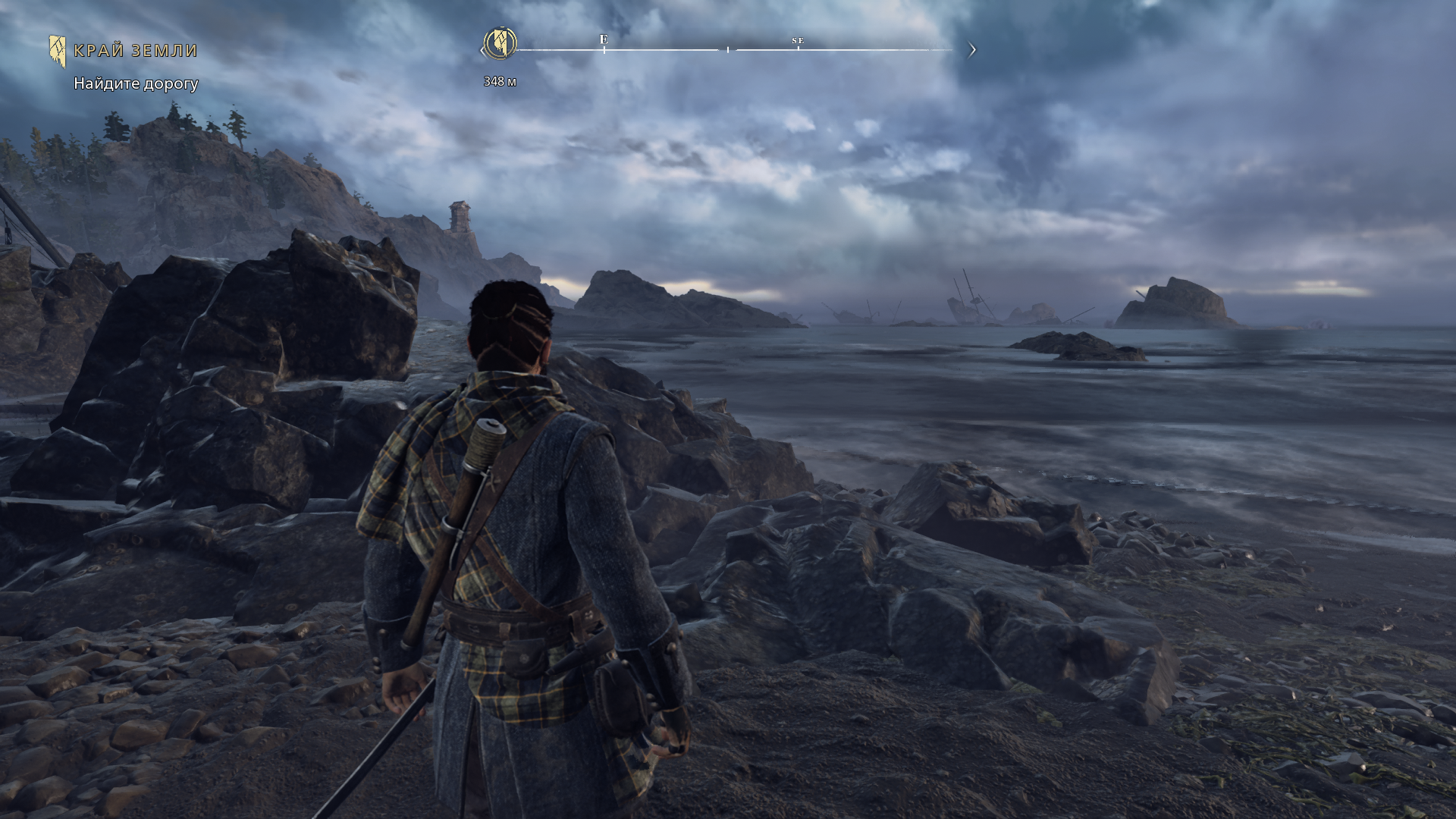Select the Найдите дорогу objective text
Screen dimensions: 1456x819
pos(136,83)
